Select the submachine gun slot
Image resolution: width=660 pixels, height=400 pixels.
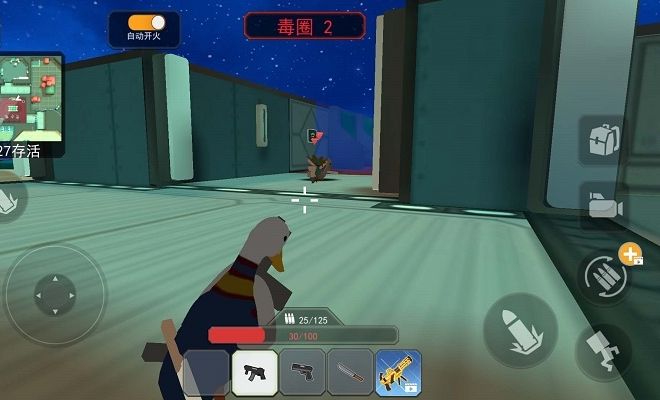point(254,373)
